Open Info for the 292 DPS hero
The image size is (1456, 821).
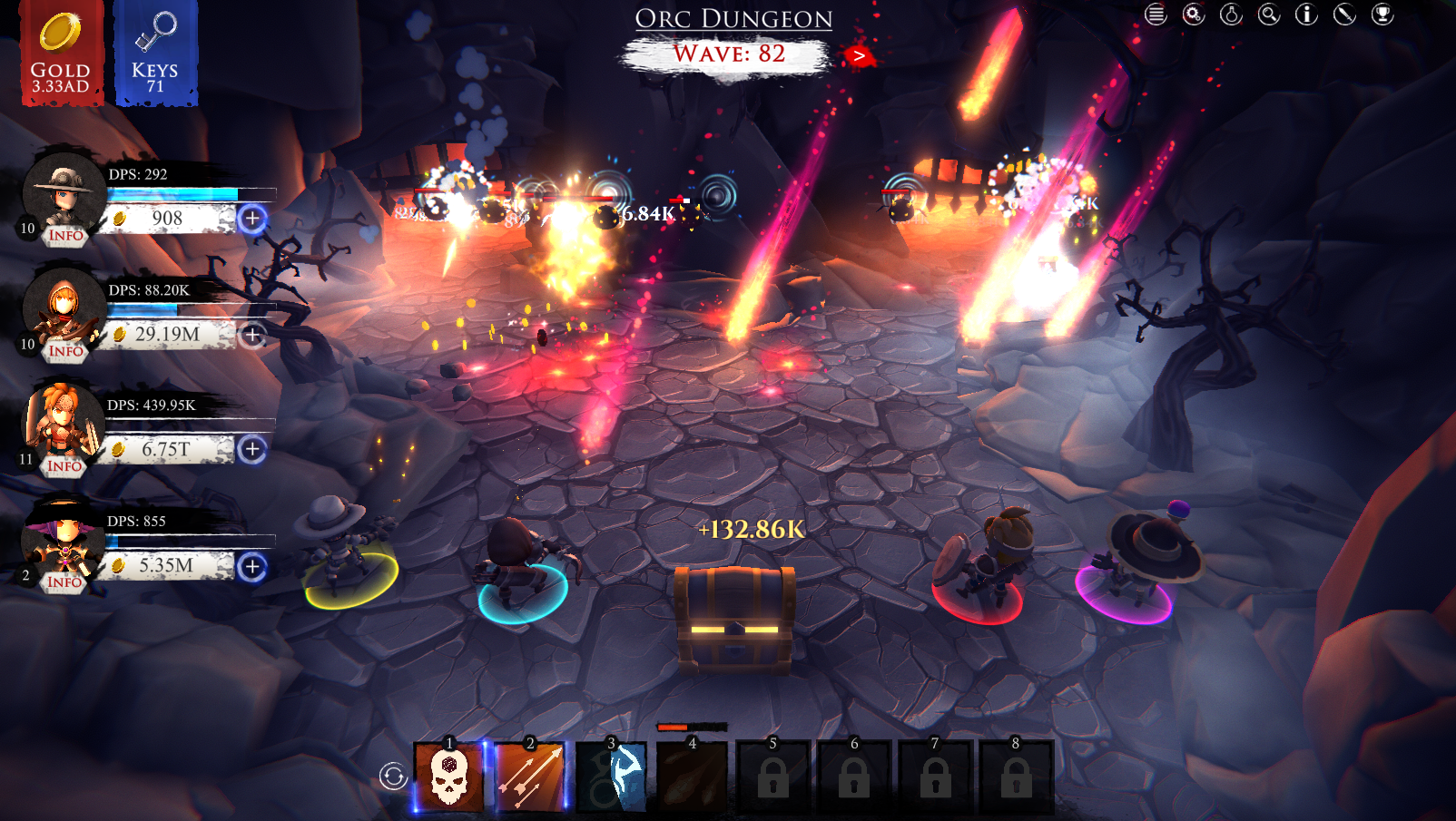65,236
